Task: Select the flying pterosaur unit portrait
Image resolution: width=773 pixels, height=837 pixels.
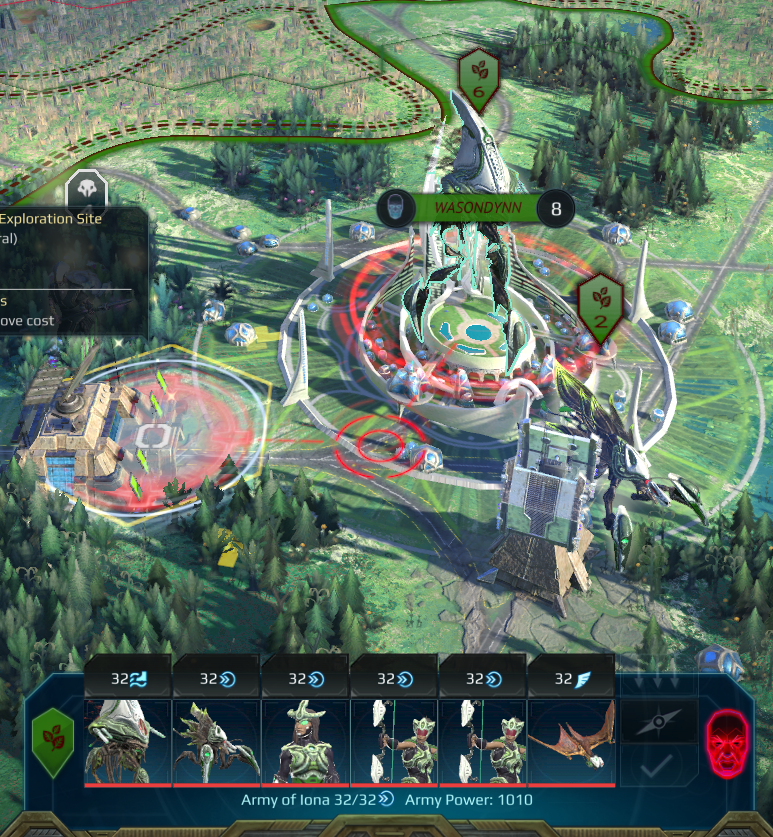Action: click(x=571, y=741)
